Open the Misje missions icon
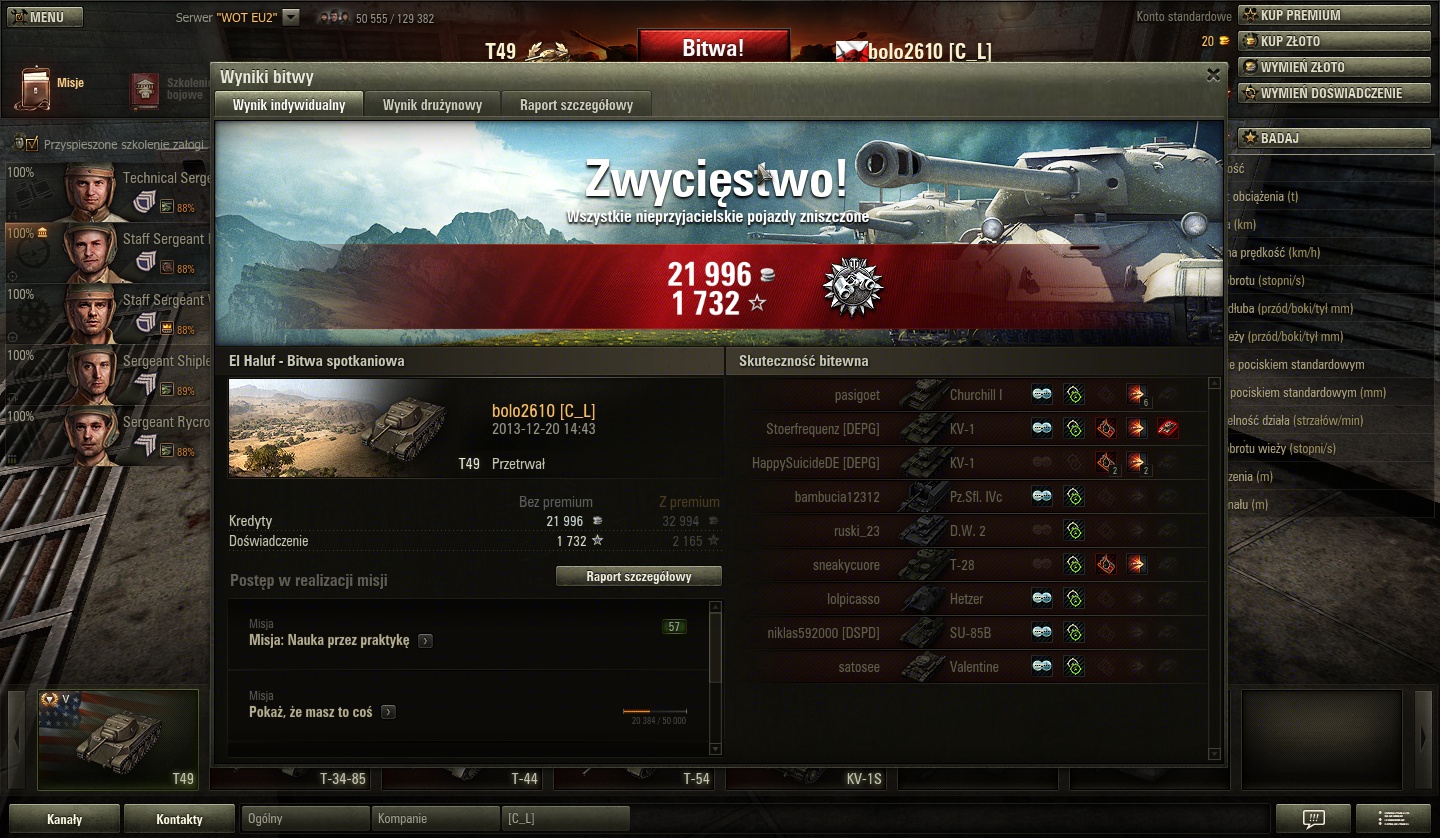 pos(36,87)
